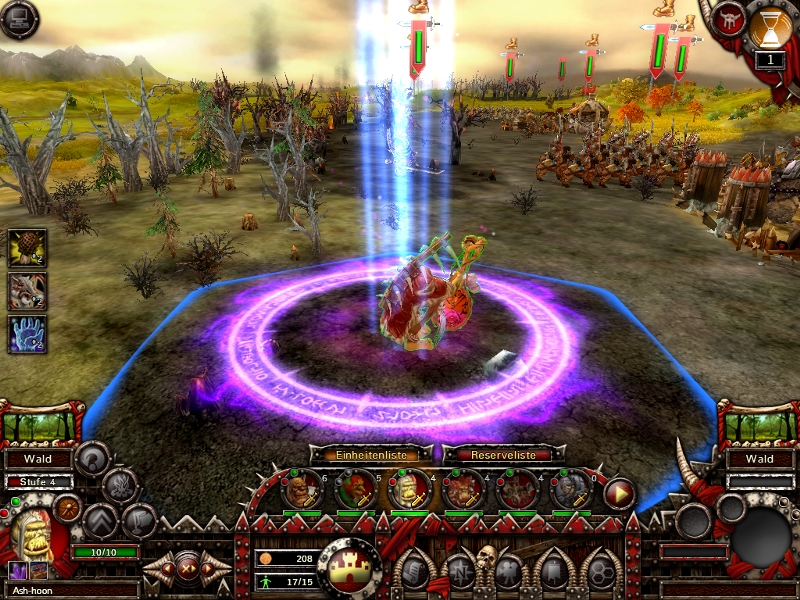
Task: Click the purple crystal item under hero
Action: [19, 571]
